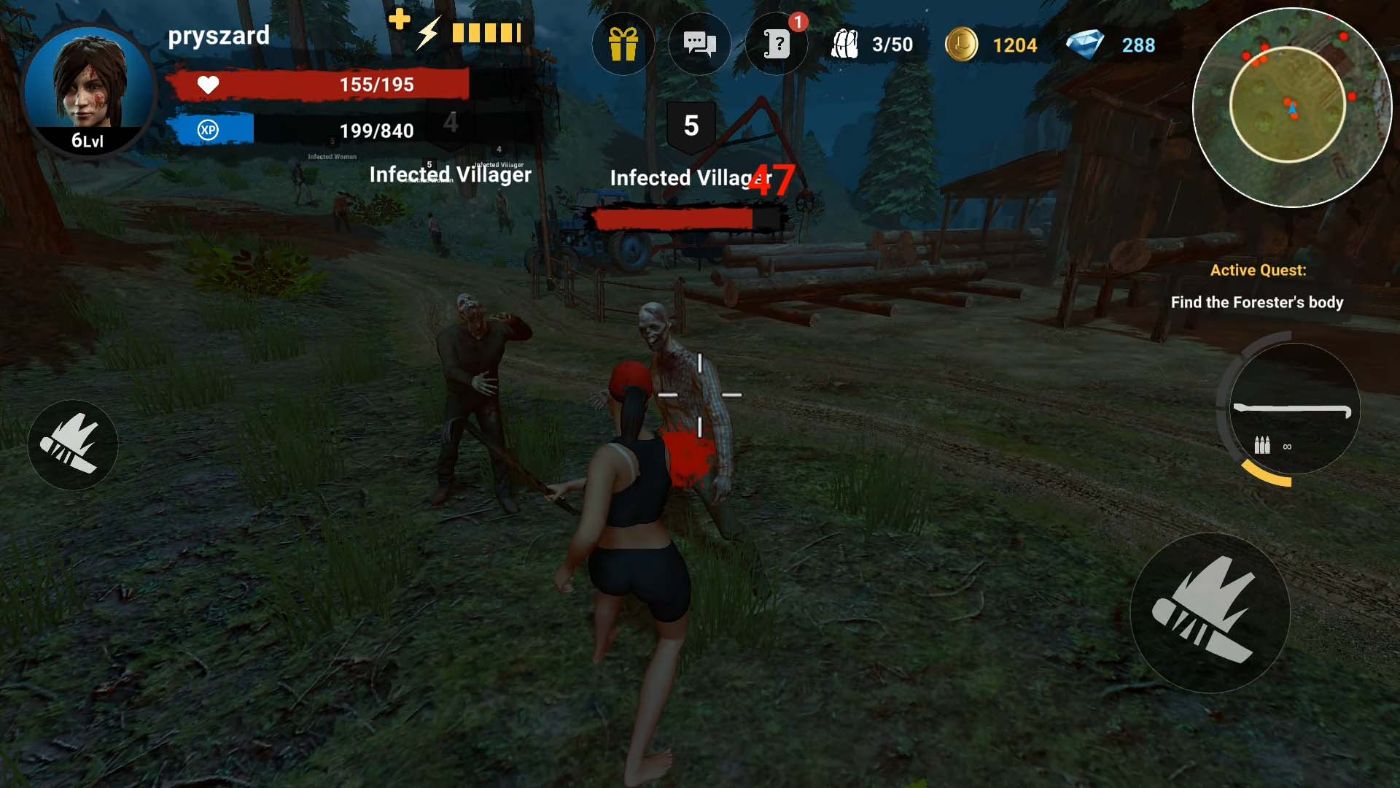Tap the gold coins icon
Image resolution: width=1400 pixels, height=788 pixels.
pyautogui.click(x=959, y=44)
